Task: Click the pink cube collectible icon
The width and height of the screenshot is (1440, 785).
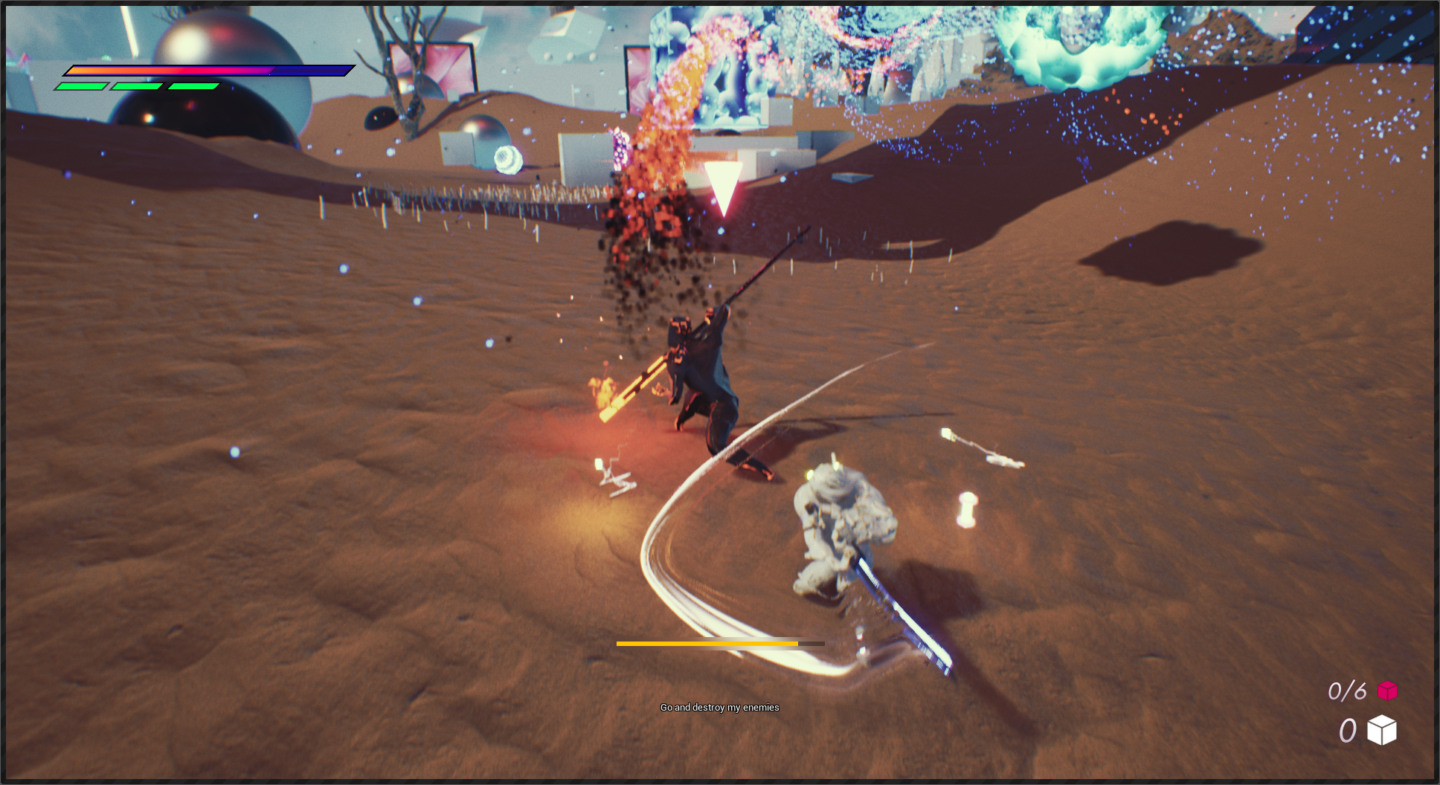Action: pos(1386,689)
